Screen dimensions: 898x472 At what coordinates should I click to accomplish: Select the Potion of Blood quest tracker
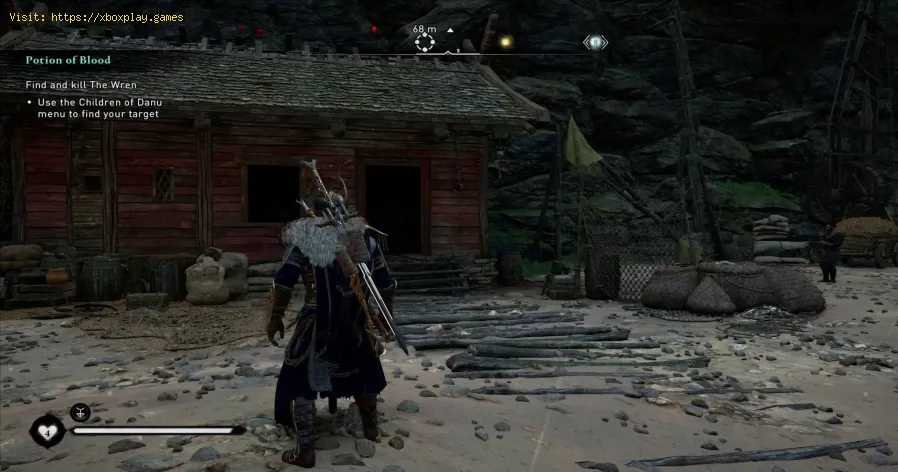(x=67, y=60)
